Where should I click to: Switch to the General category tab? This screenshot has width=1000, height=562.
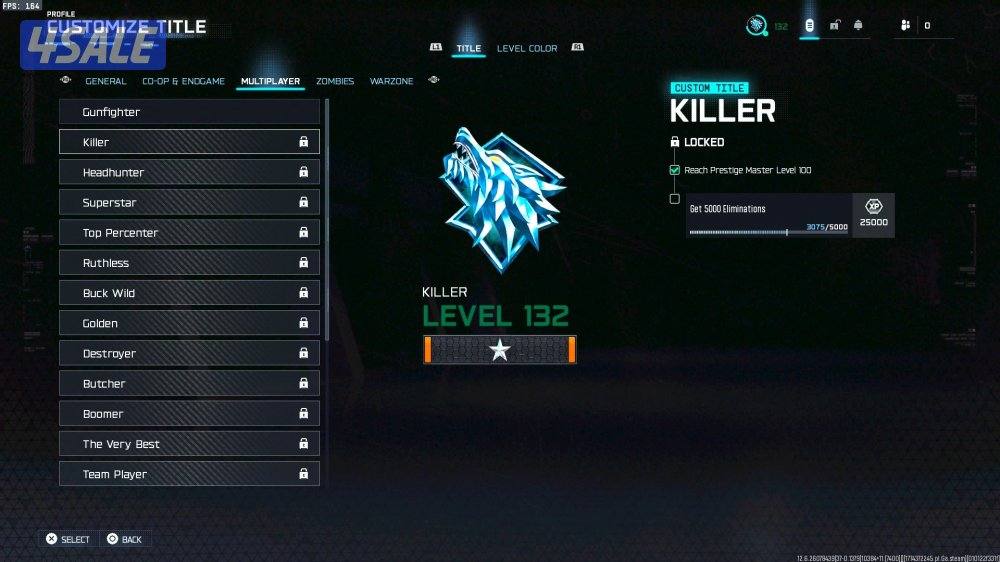(x=106, y=81)
